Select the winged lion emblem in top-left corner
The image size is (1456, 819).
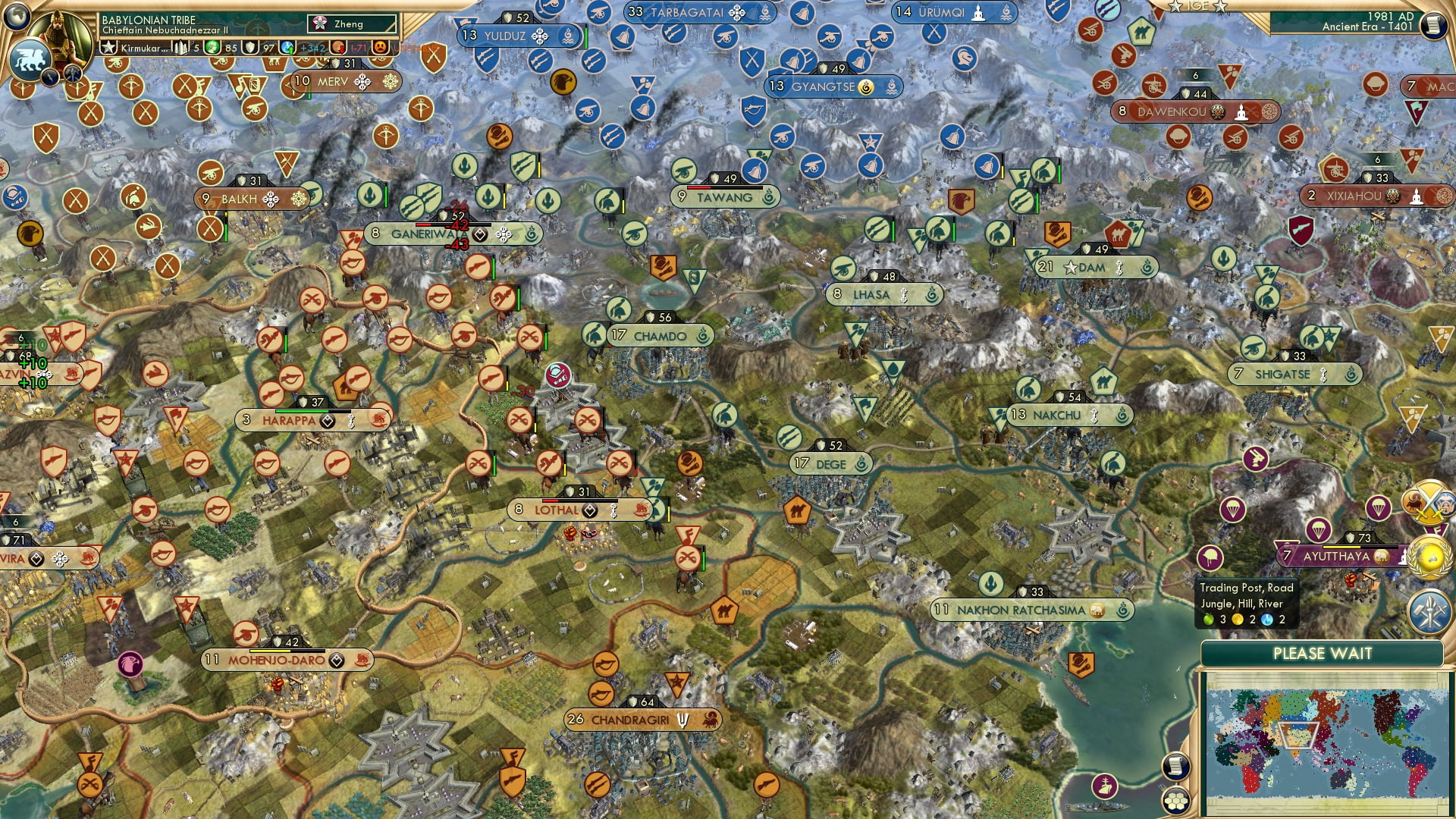pyautogui.click(x=30, y=58)
